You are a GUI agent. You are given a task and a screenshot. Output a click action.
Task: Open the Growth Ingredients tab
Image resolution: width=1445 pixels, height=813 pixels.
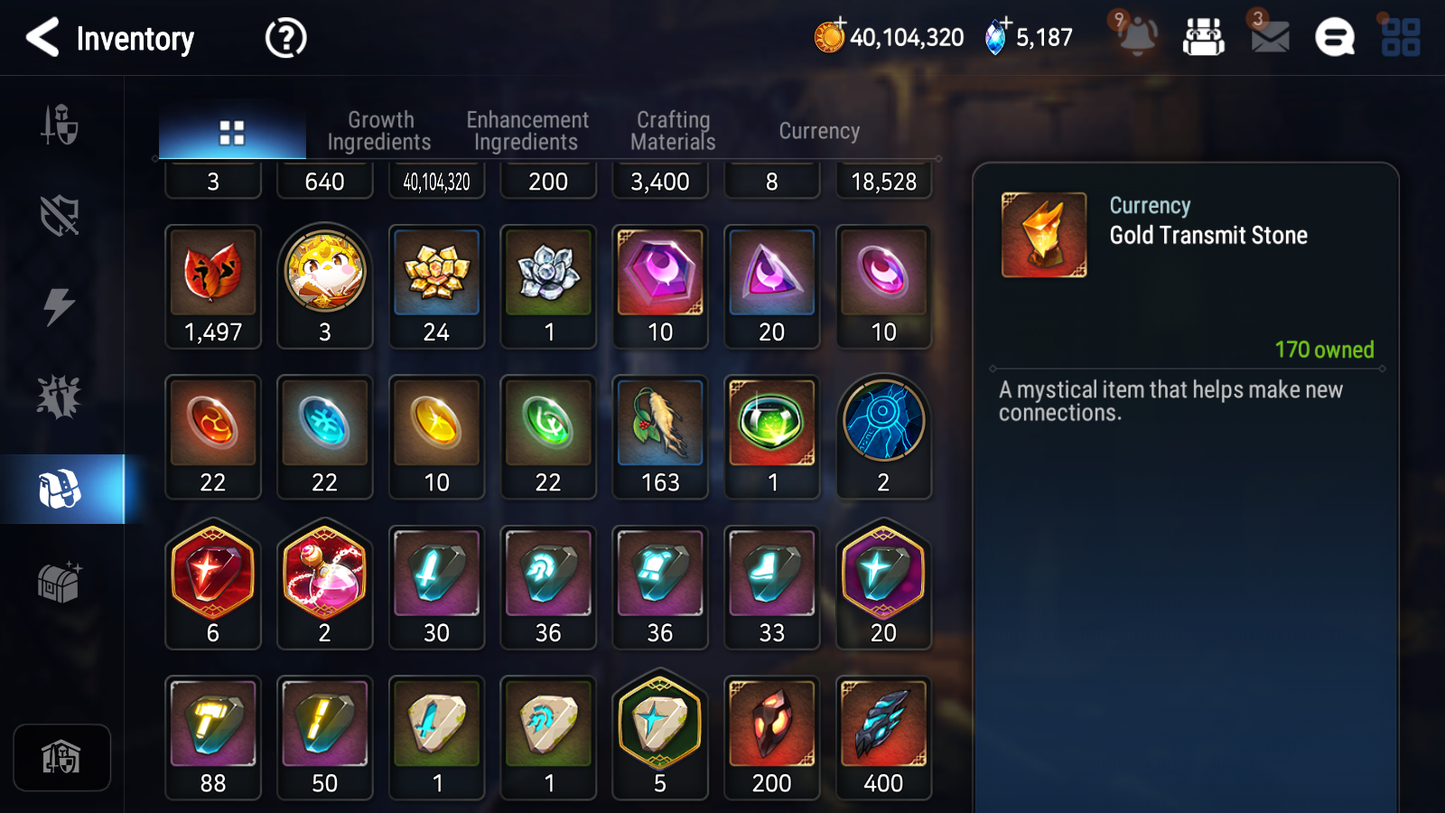pyautogui.click(x=380, y=130)
